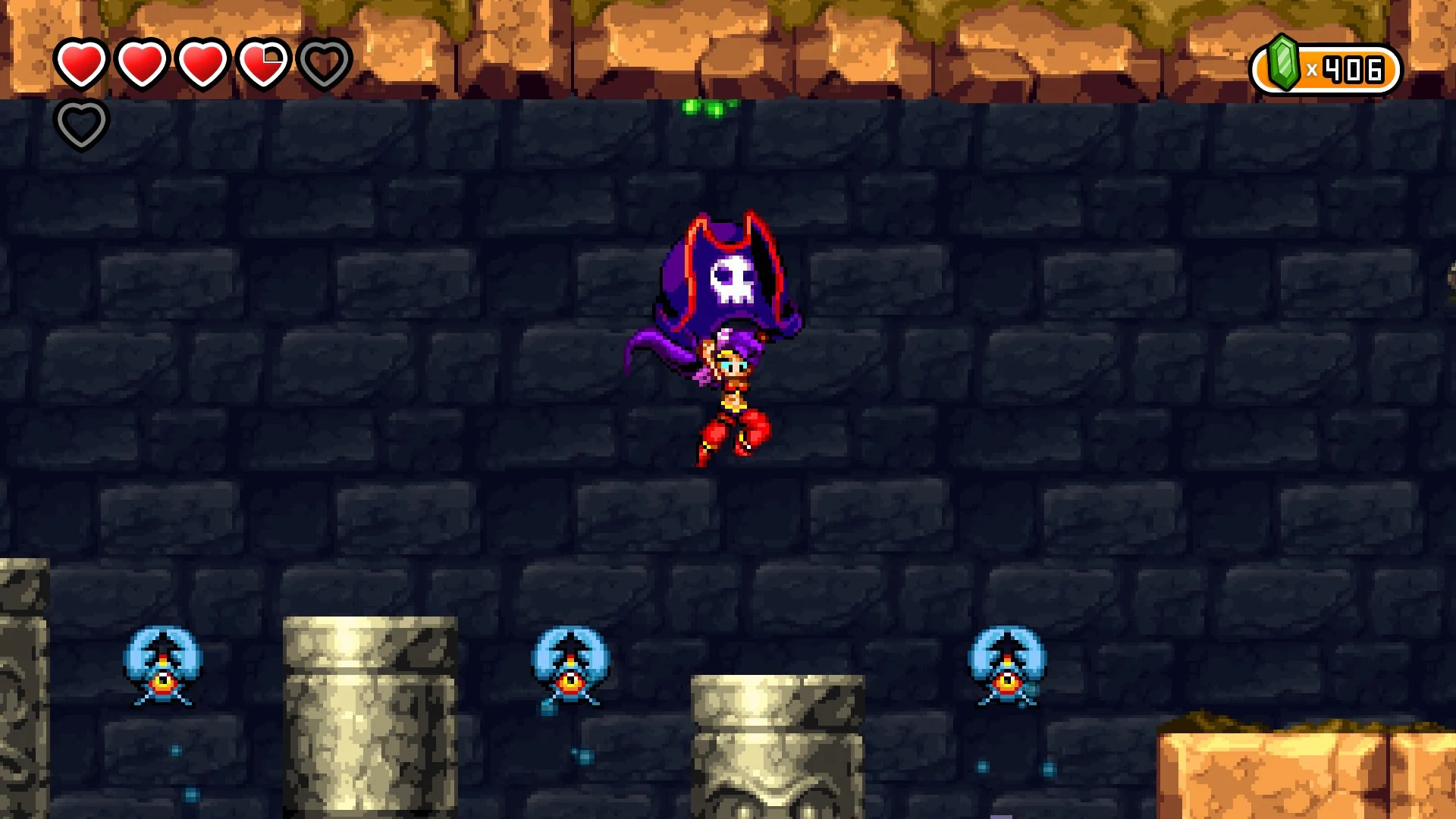Click the empty heart on the second row
The width and height of the screenshot is (1456, 819).
[x=82, y=124]
